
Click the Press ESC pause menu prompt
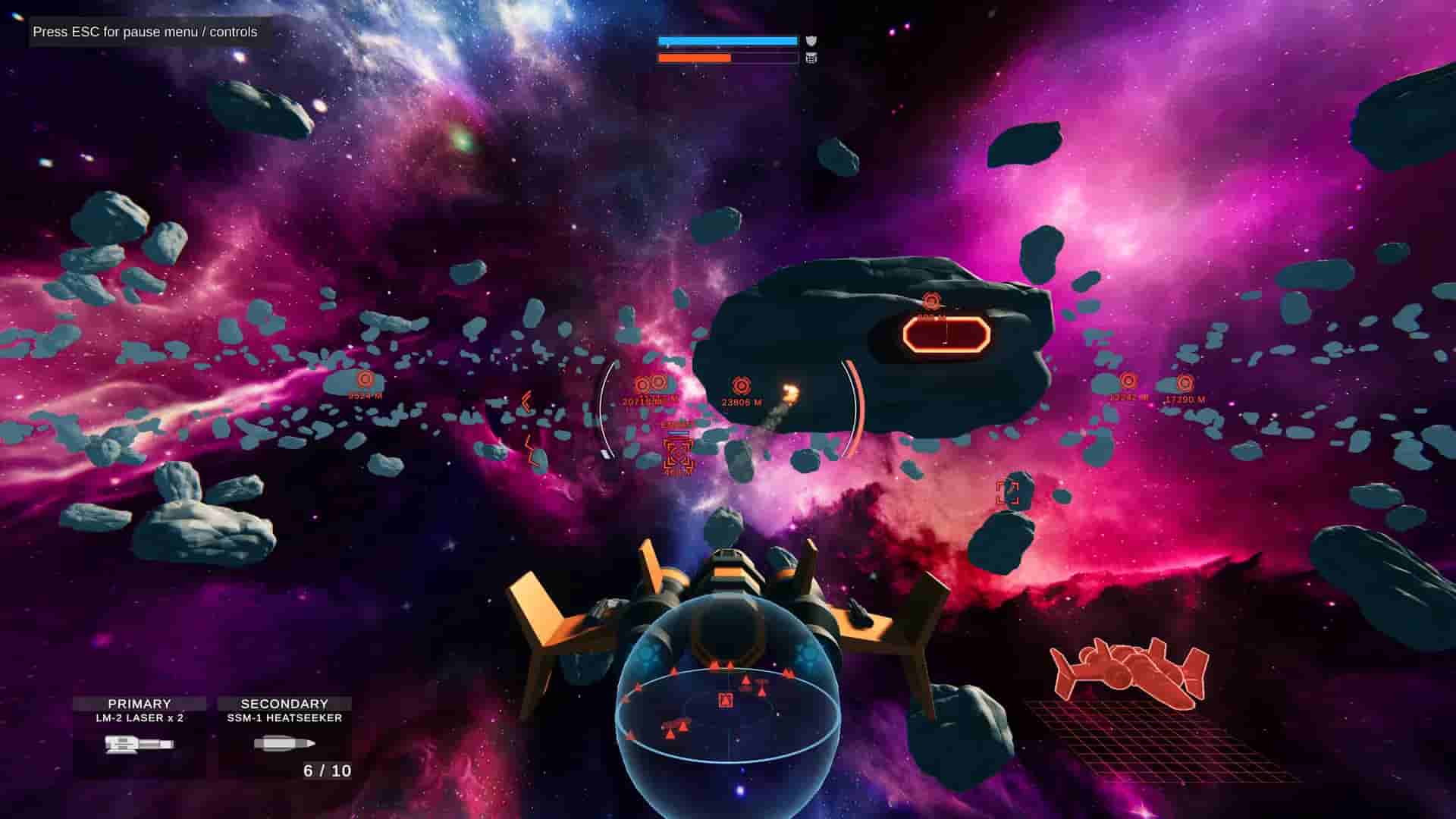point(144,33)
